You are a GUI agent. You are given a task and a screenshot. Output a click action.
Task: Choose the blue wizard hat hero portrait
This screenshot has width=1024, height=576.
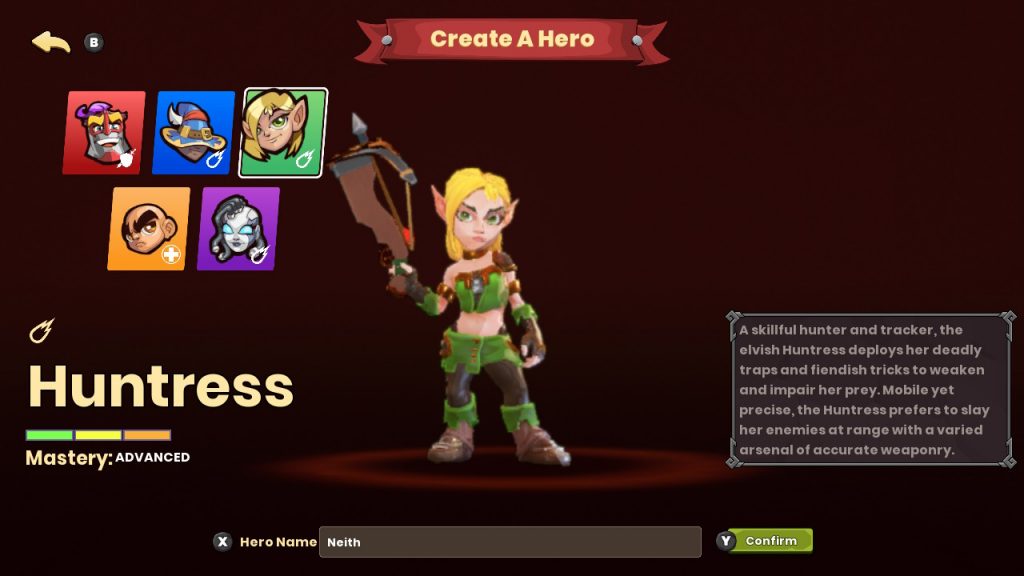pos(194,133)
